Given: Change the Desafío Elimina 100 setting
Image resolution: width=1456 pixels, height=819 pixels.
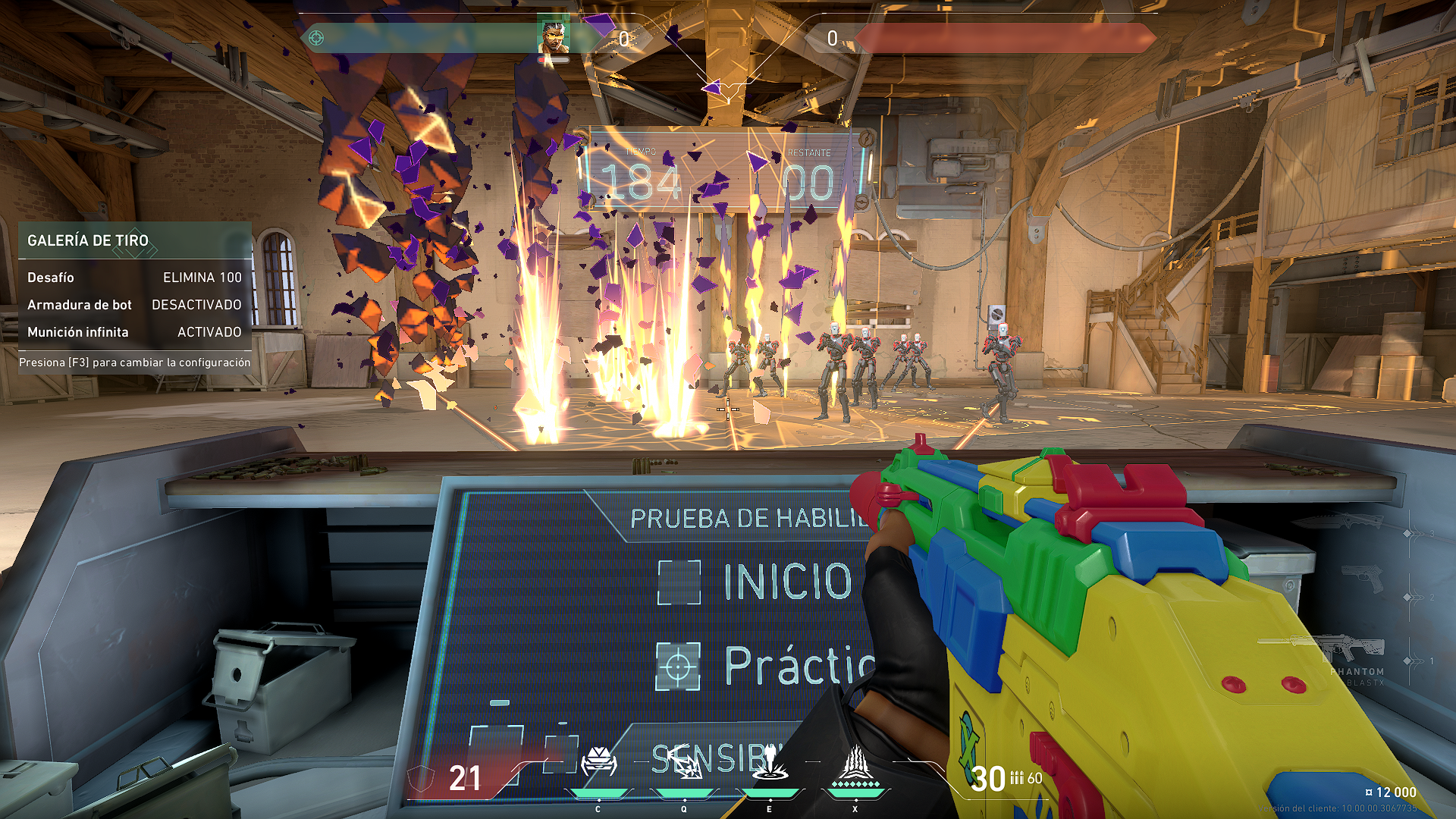Looking at the screenshot, I should click(134, 278).
